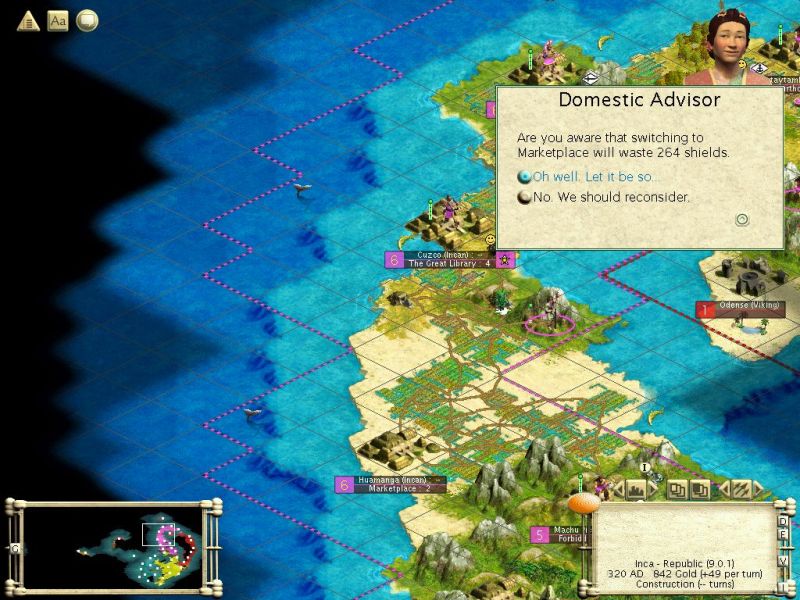The height and width of the screenshot is (600, 800).
Task: Click the light overlapping squares button
Action: point(678,489)
